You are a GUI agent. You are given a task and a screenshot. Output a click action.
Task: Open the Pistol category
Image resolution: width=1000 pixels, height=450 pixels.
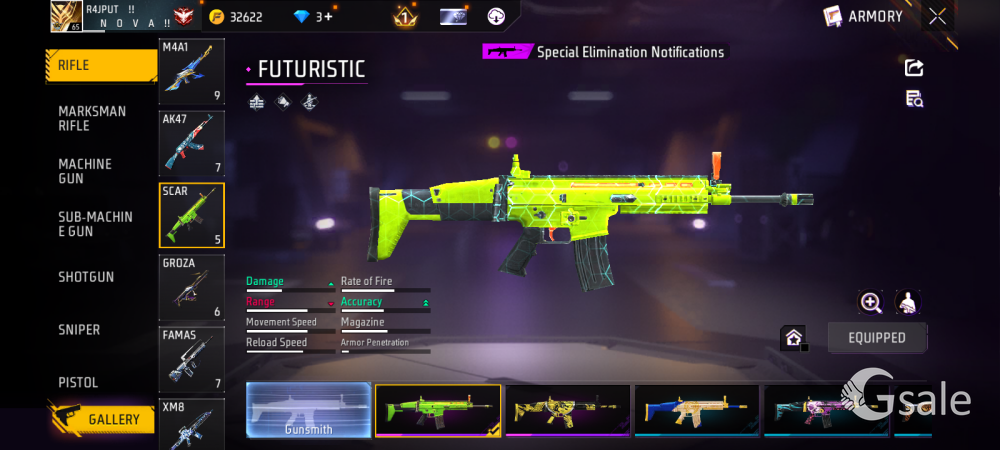click(78, 383)
